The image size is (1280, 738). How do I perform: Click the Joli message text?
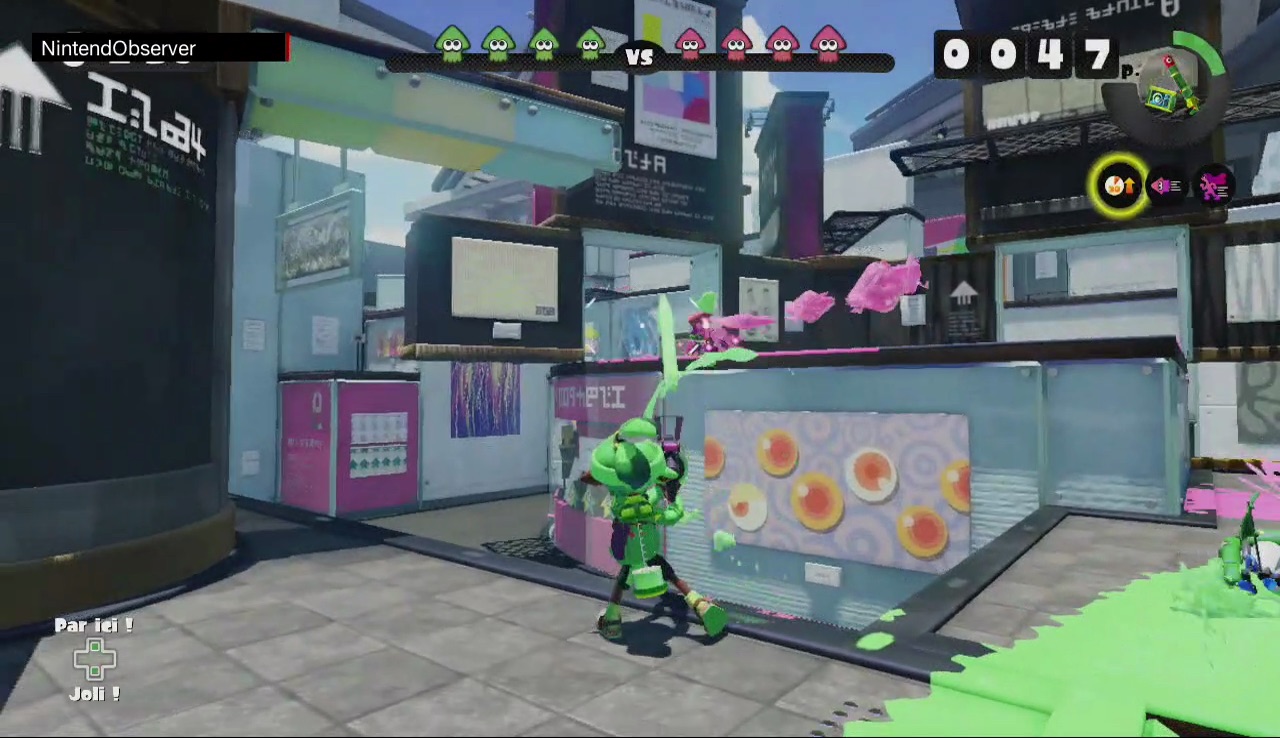coord(93,694)
